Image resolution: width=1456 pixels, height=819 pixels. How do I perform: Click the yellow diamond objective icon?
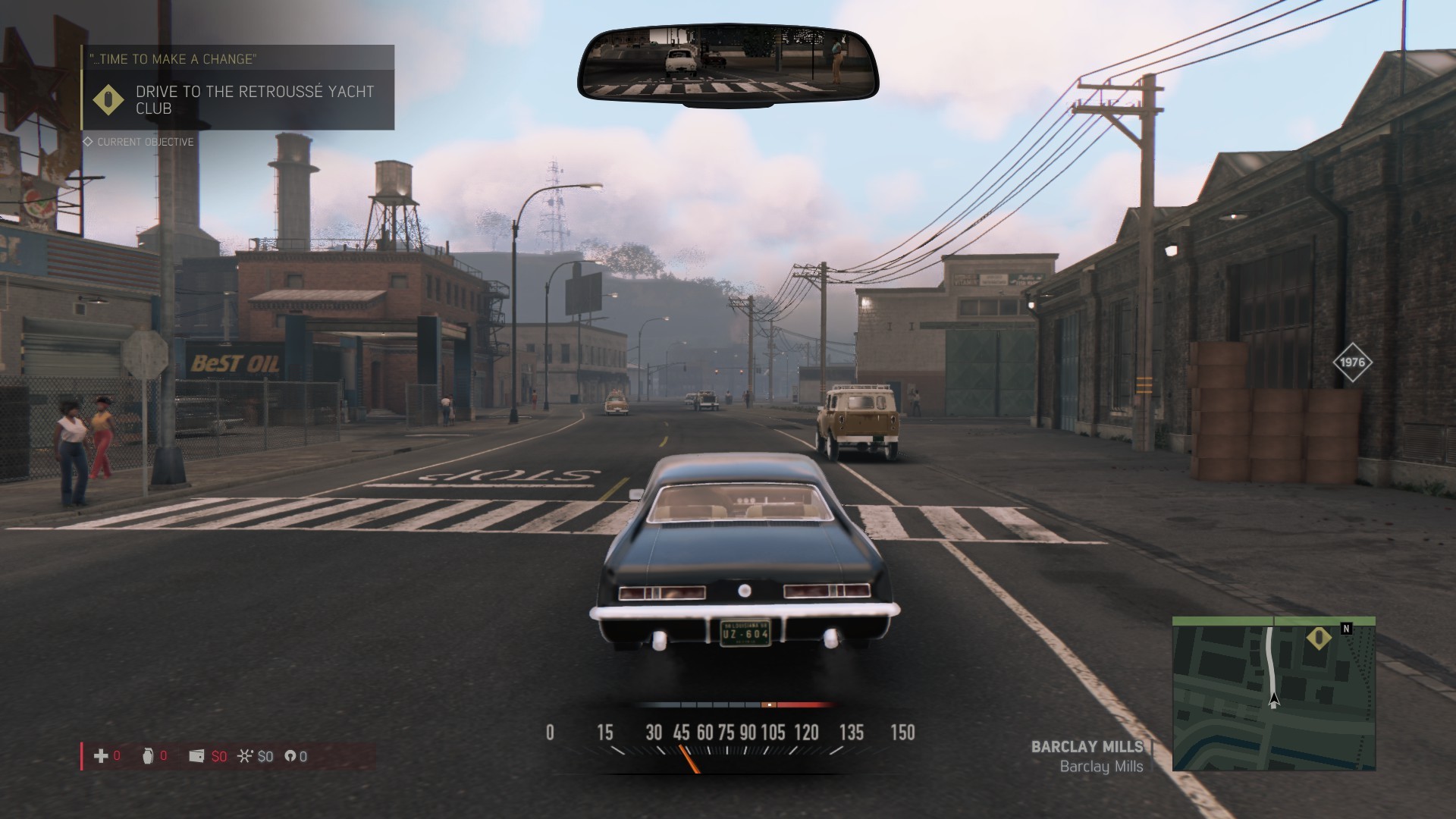coord(108,99)
